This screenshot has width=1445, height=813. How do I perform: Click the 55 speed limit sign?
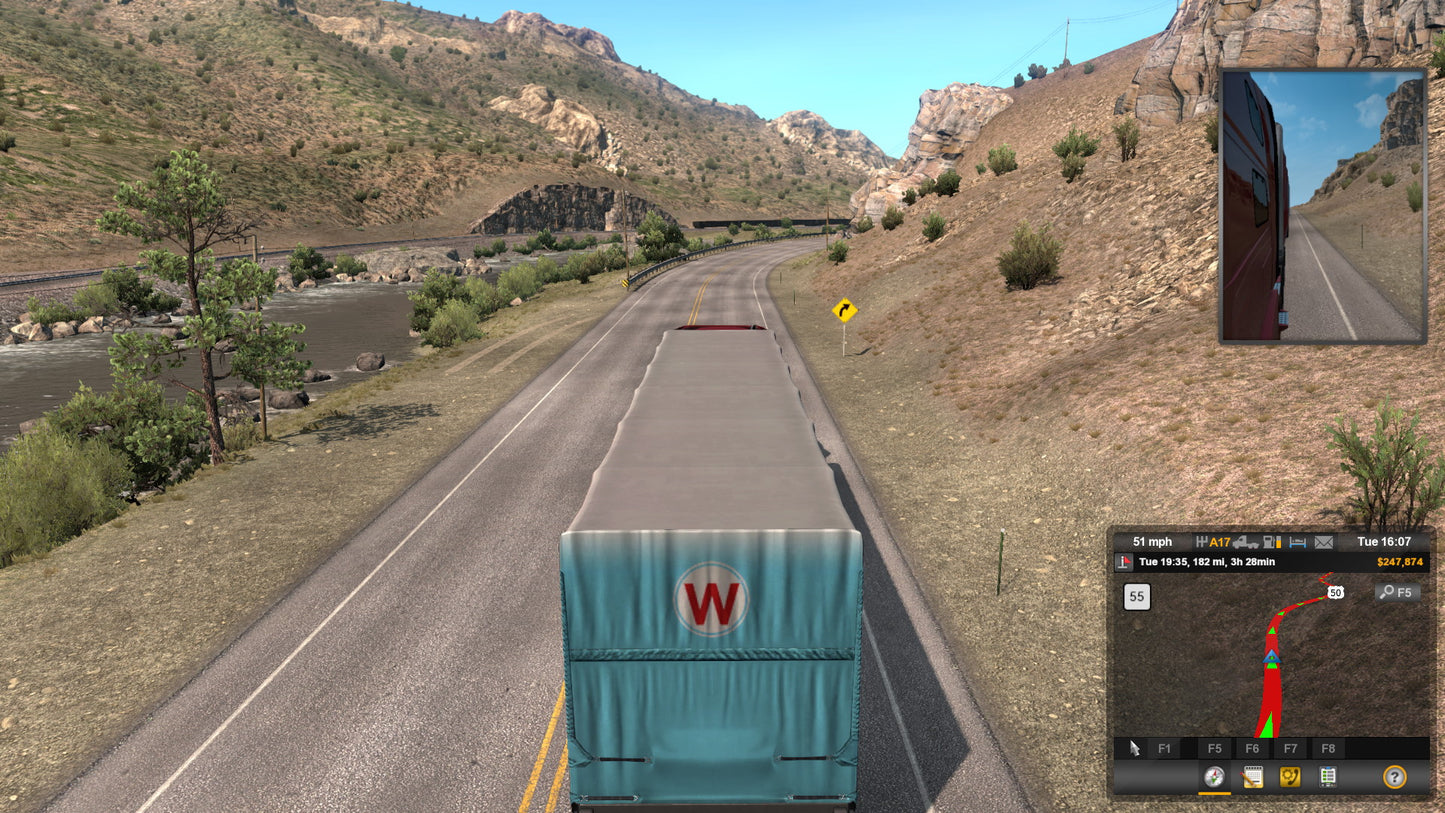[x=1135, y=594]
